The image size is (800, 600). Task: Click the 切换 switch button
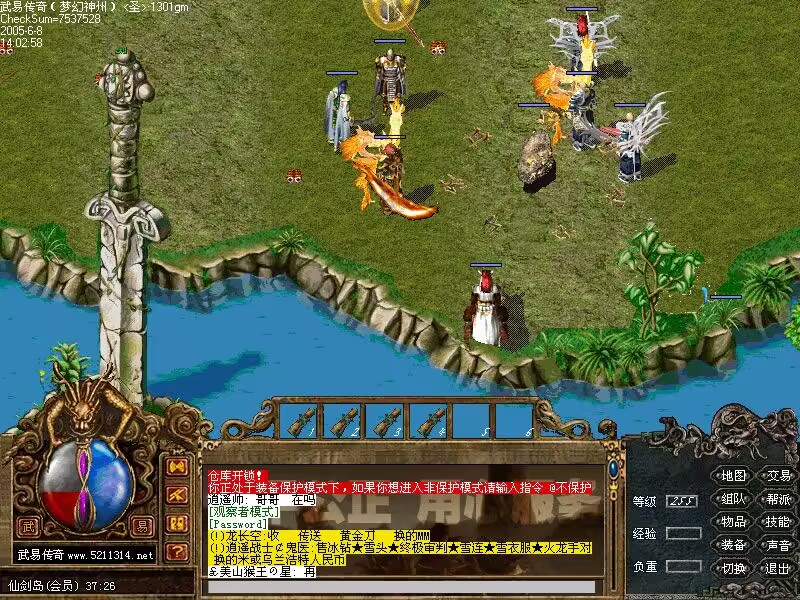click(734, 567)
